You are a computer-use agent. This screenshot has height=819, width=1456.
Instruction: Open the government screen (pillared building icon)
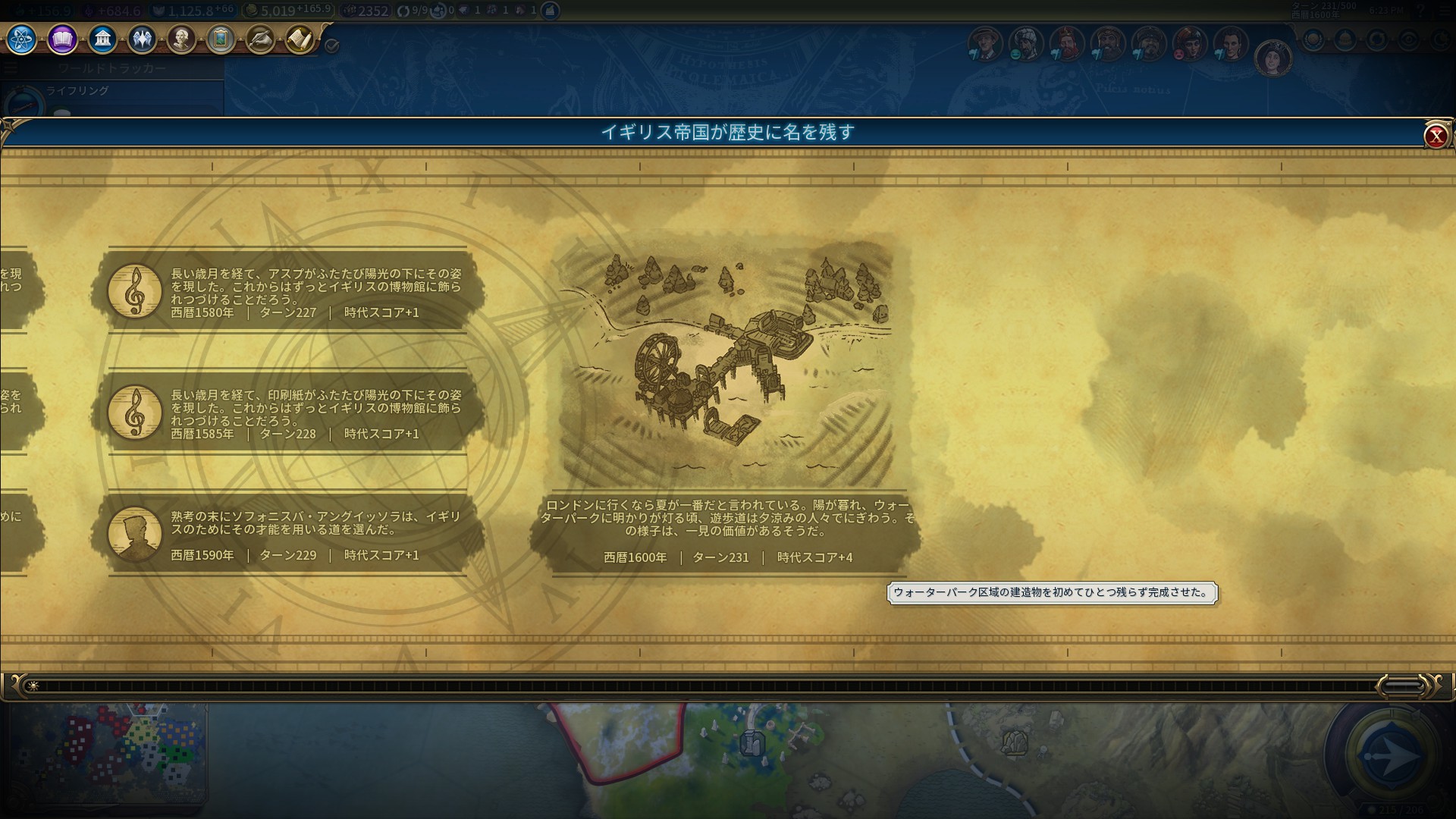pos(102,39)
